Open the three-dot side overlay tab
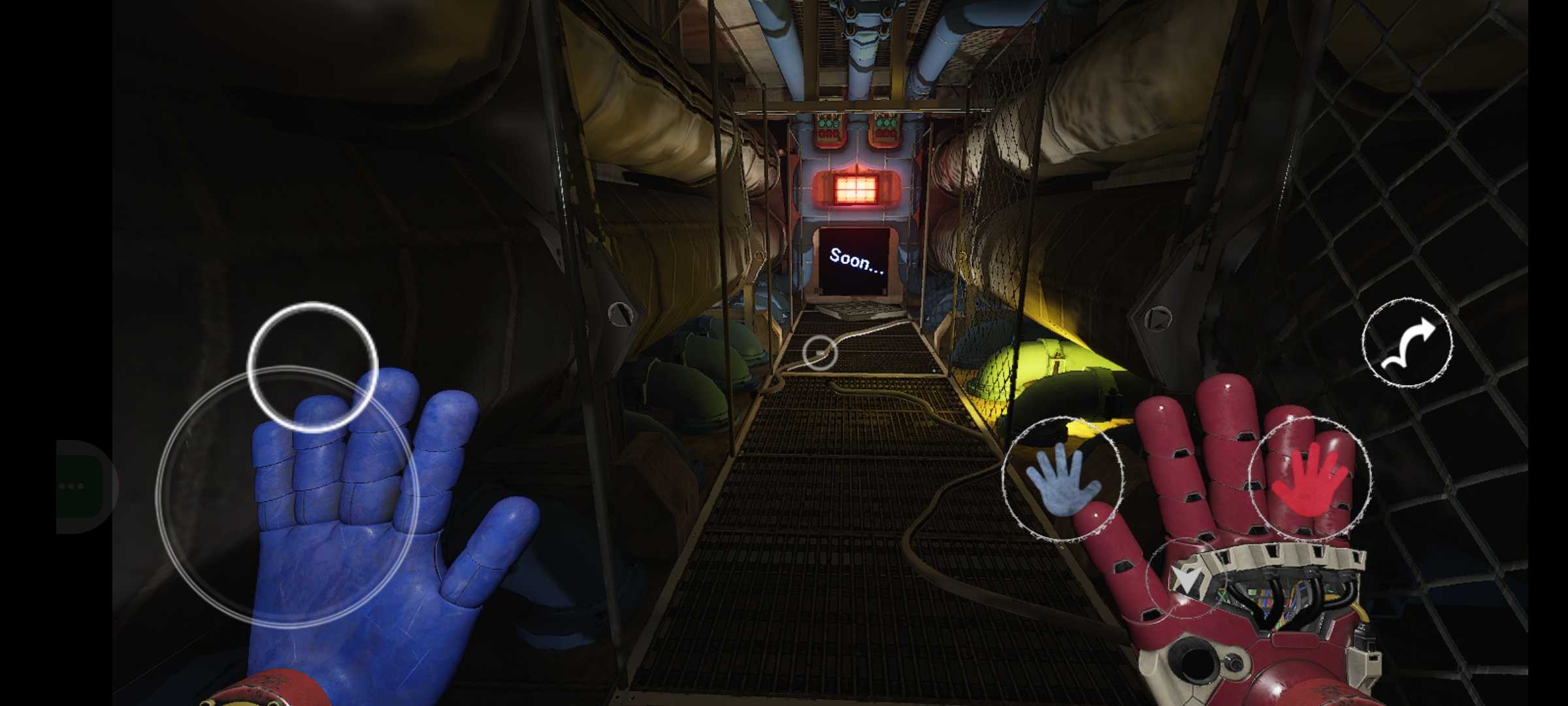Viewport: 1568px width, 706px height. click(x=73, y=486)
